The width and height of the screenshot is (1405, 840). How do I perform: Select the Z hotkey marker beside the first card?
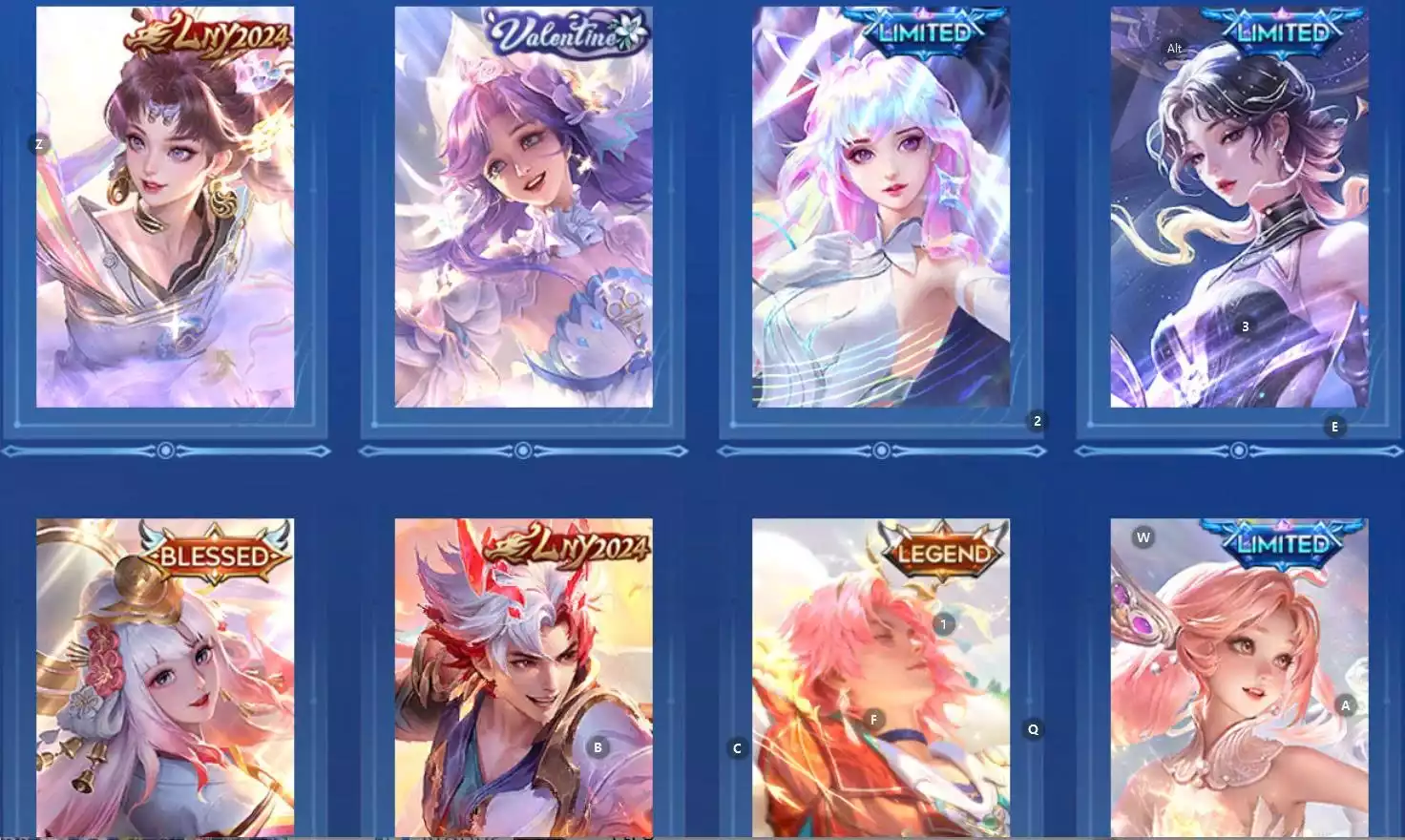pos(38,144)
